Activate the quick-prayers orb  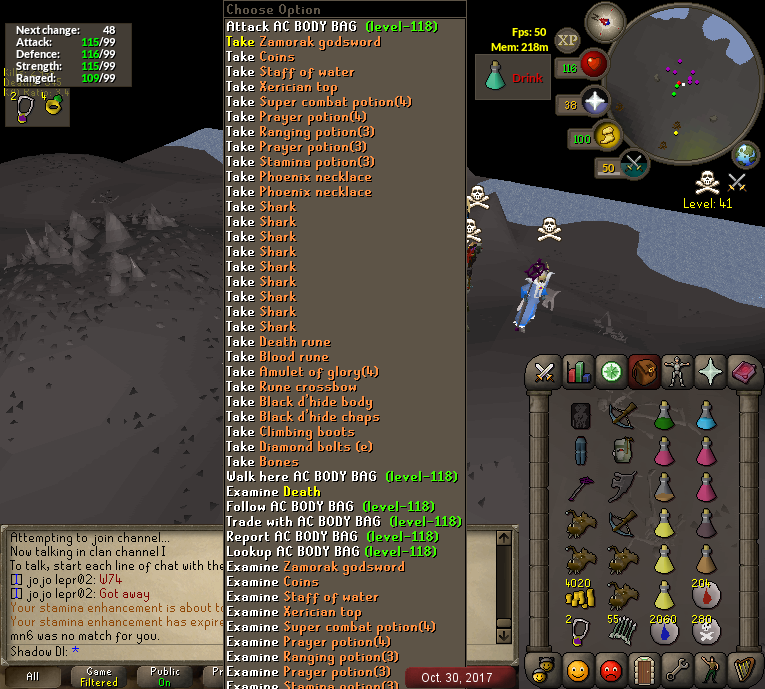(595, 102)
